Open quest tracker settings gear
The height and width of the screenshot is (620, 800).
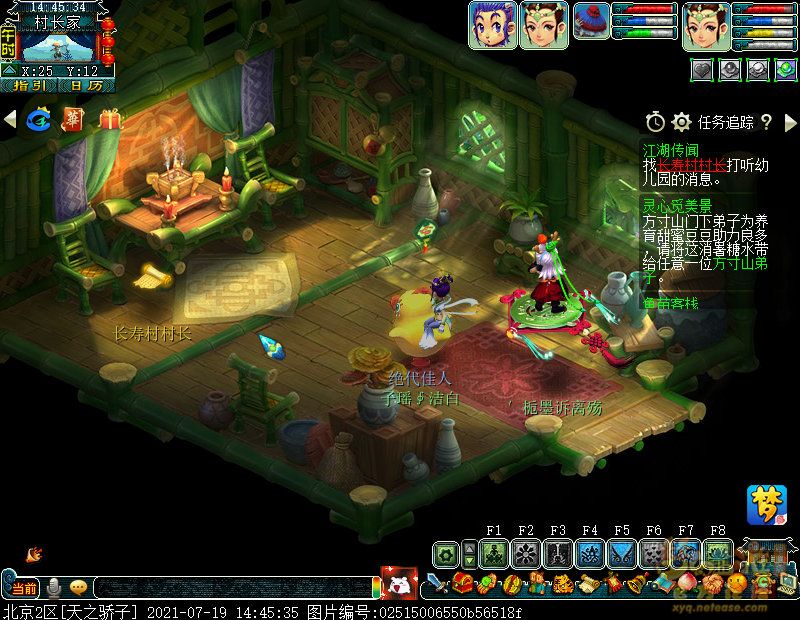coord(682,122)
